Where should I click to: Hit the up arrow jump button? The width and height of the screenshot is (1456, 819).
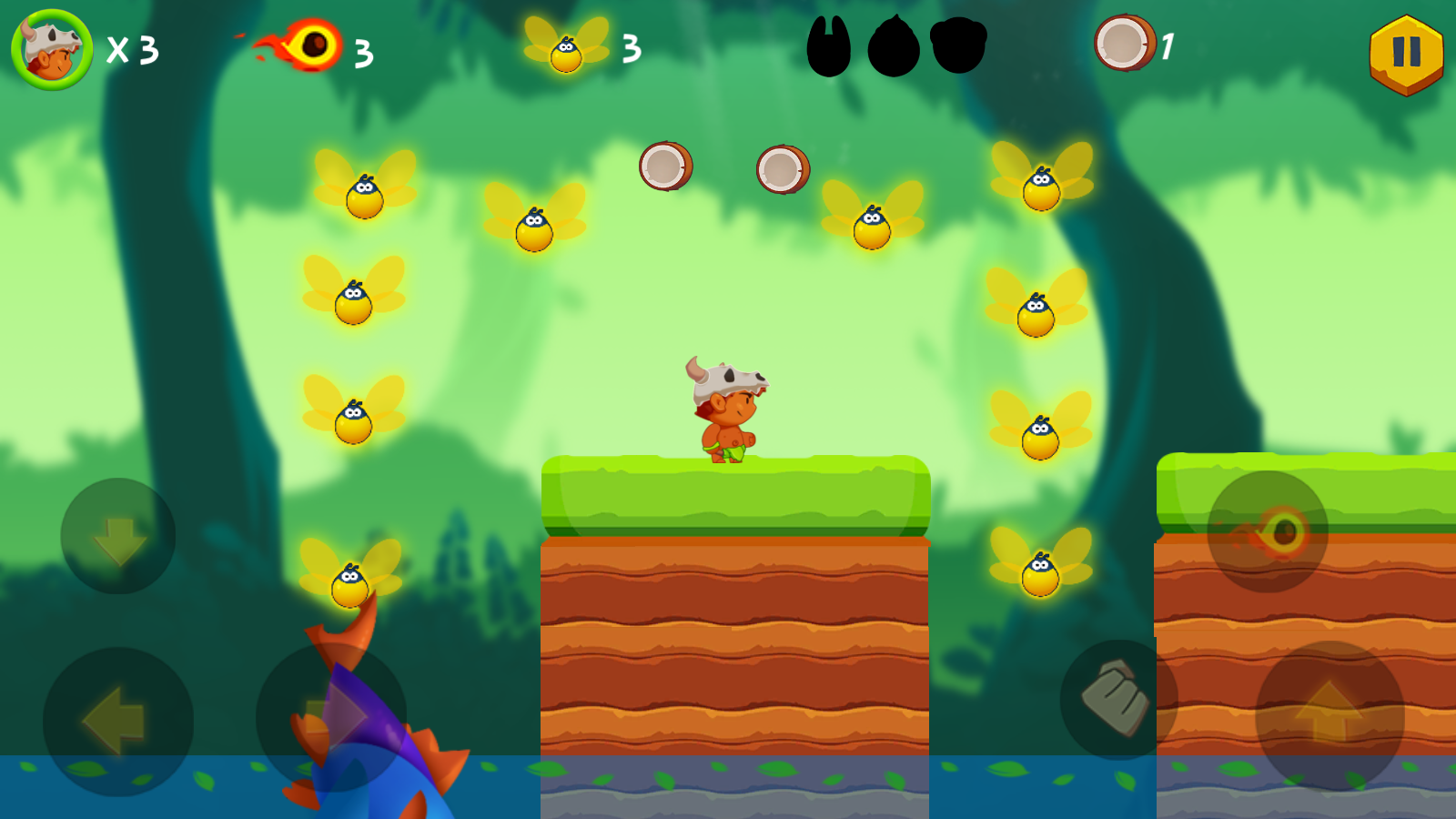pos(1330,715)
